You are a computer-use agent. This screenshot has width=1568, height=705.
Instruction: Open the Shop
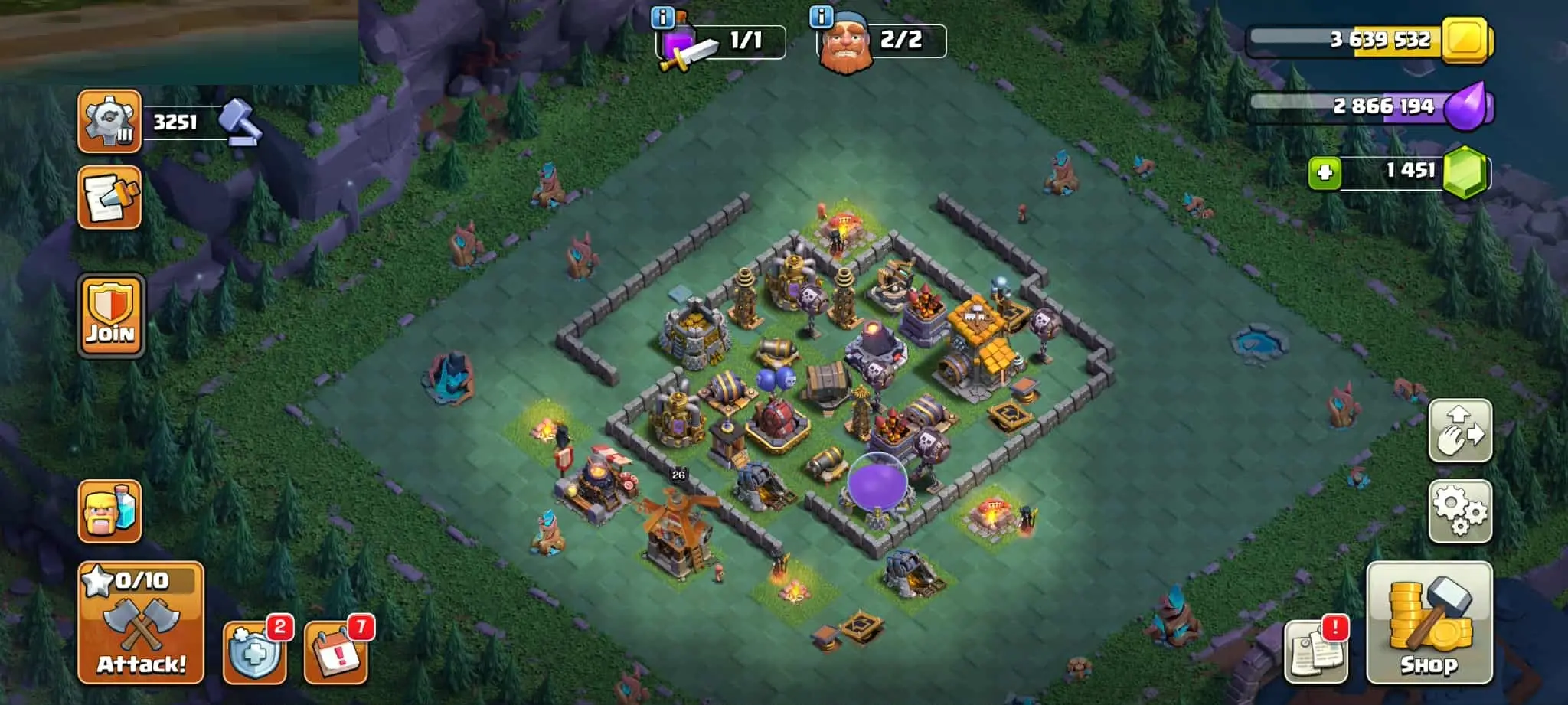click(1429, 622)
